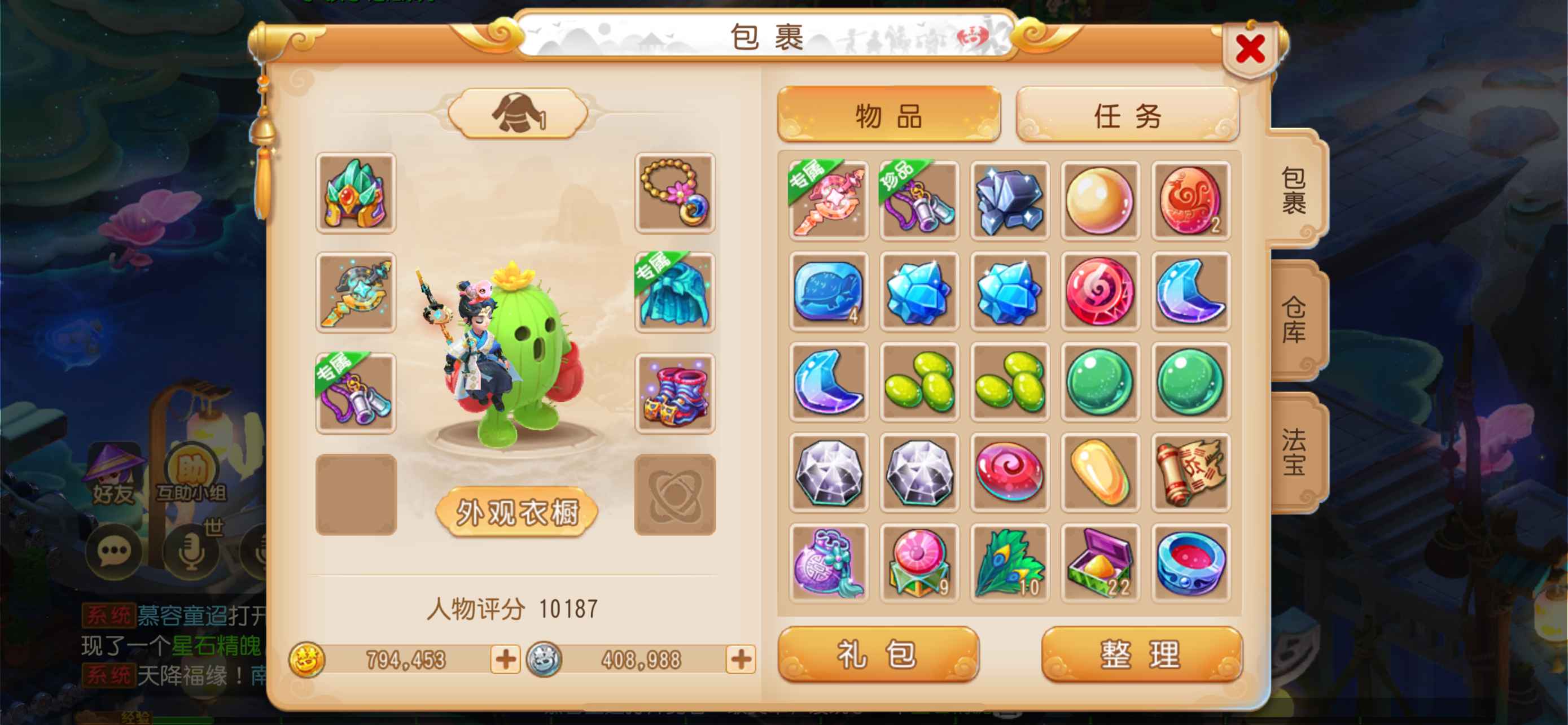
Task: Open the purple fortune pouch item
Action: coord(829,562)
